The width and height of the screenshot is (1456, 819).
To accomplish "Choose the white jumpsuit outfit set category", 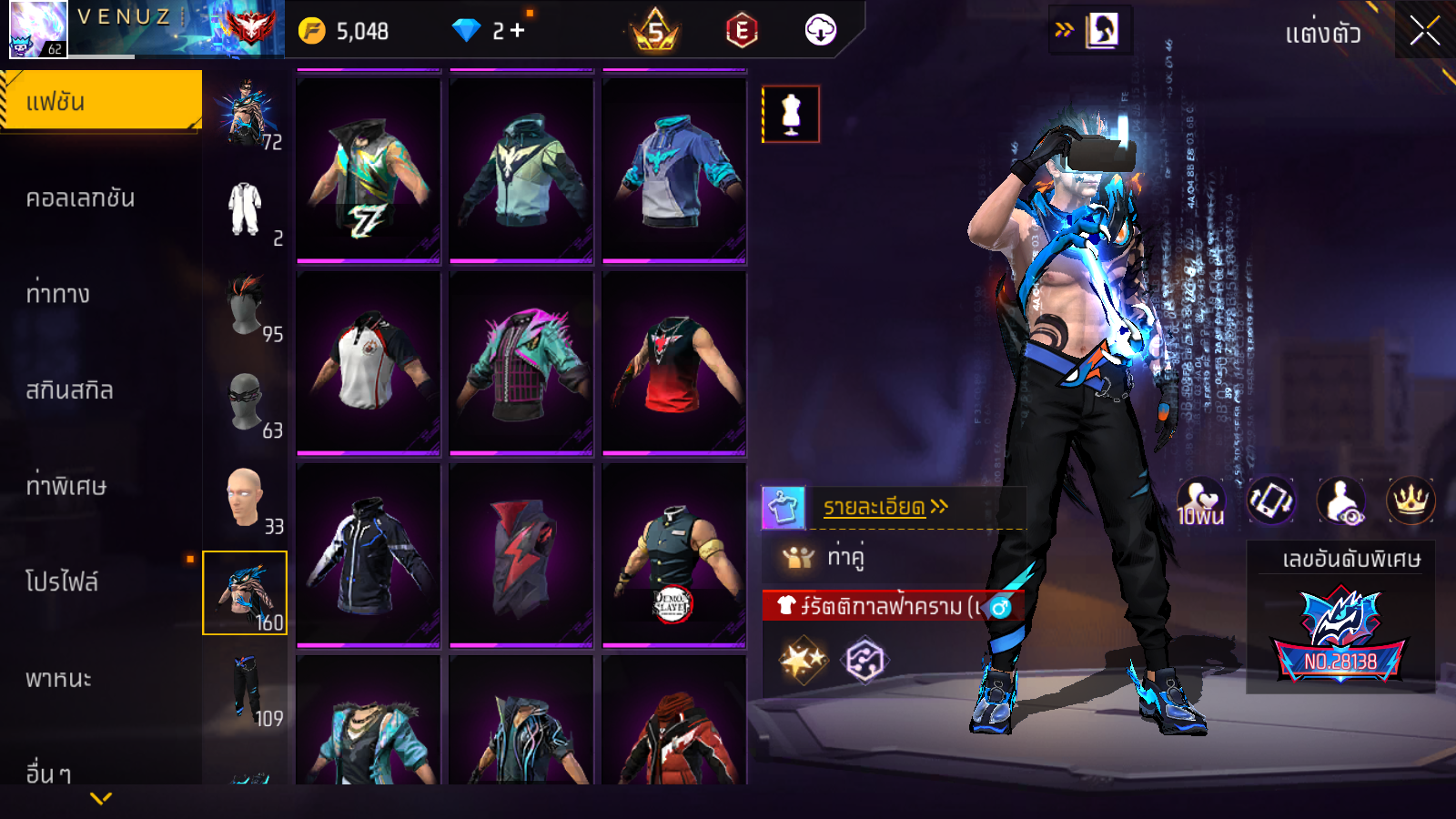I will tap(246, 209).
